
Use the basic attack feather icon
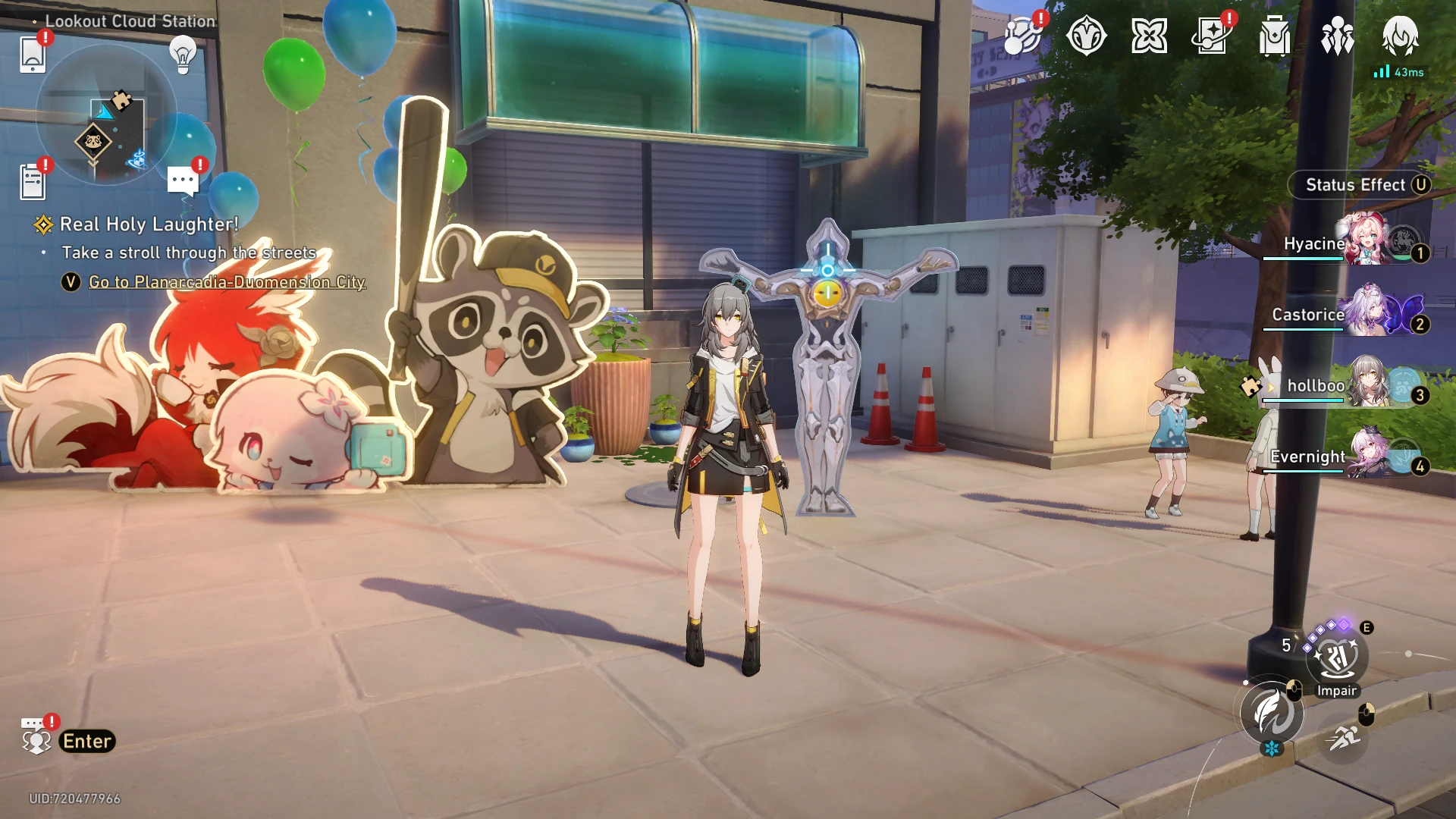pyautogui.click(x=1271, y=713)
